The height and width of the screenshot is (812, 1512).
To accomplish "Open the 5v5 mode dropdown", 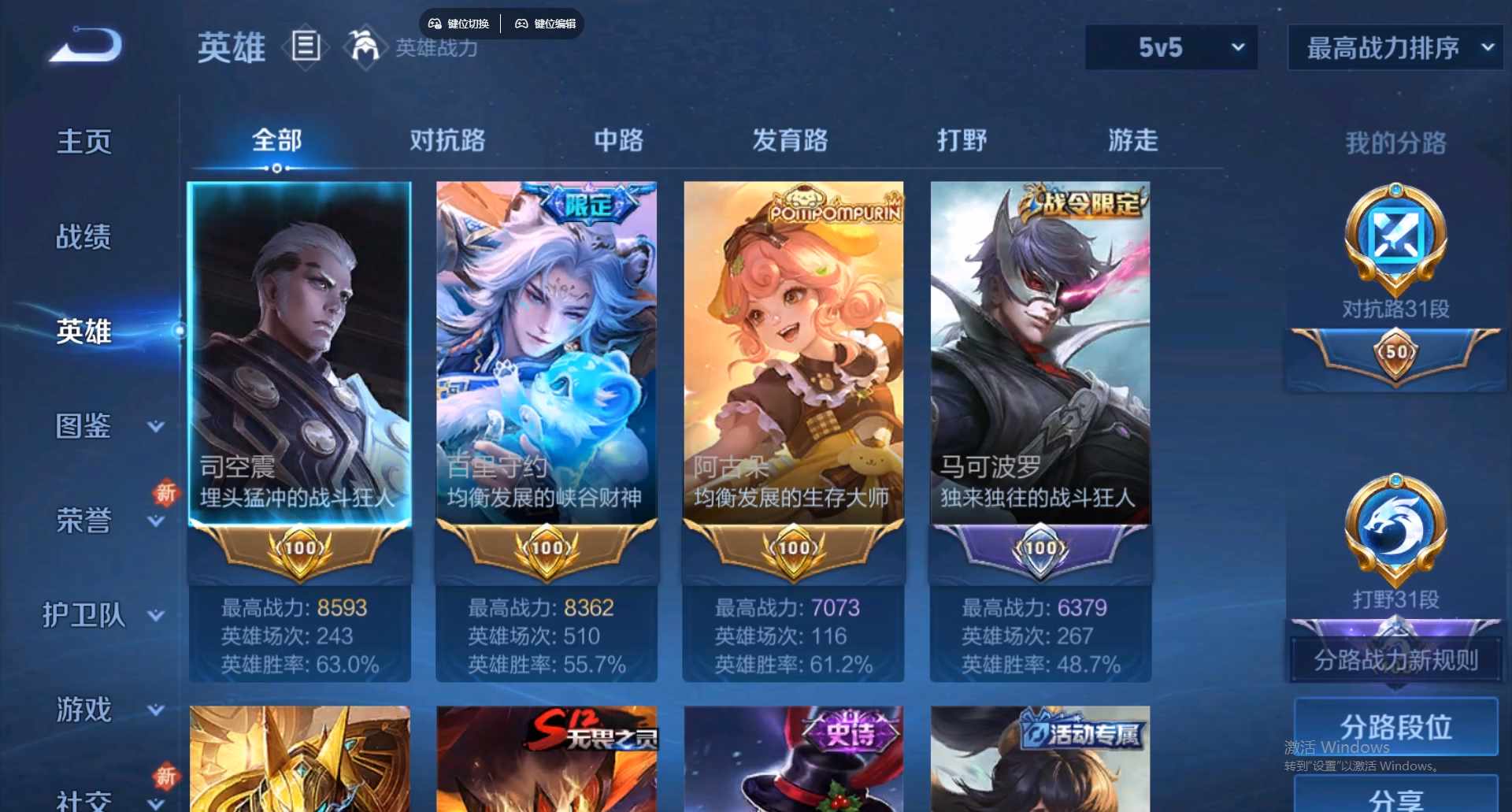I will (x=1170, y=47).
